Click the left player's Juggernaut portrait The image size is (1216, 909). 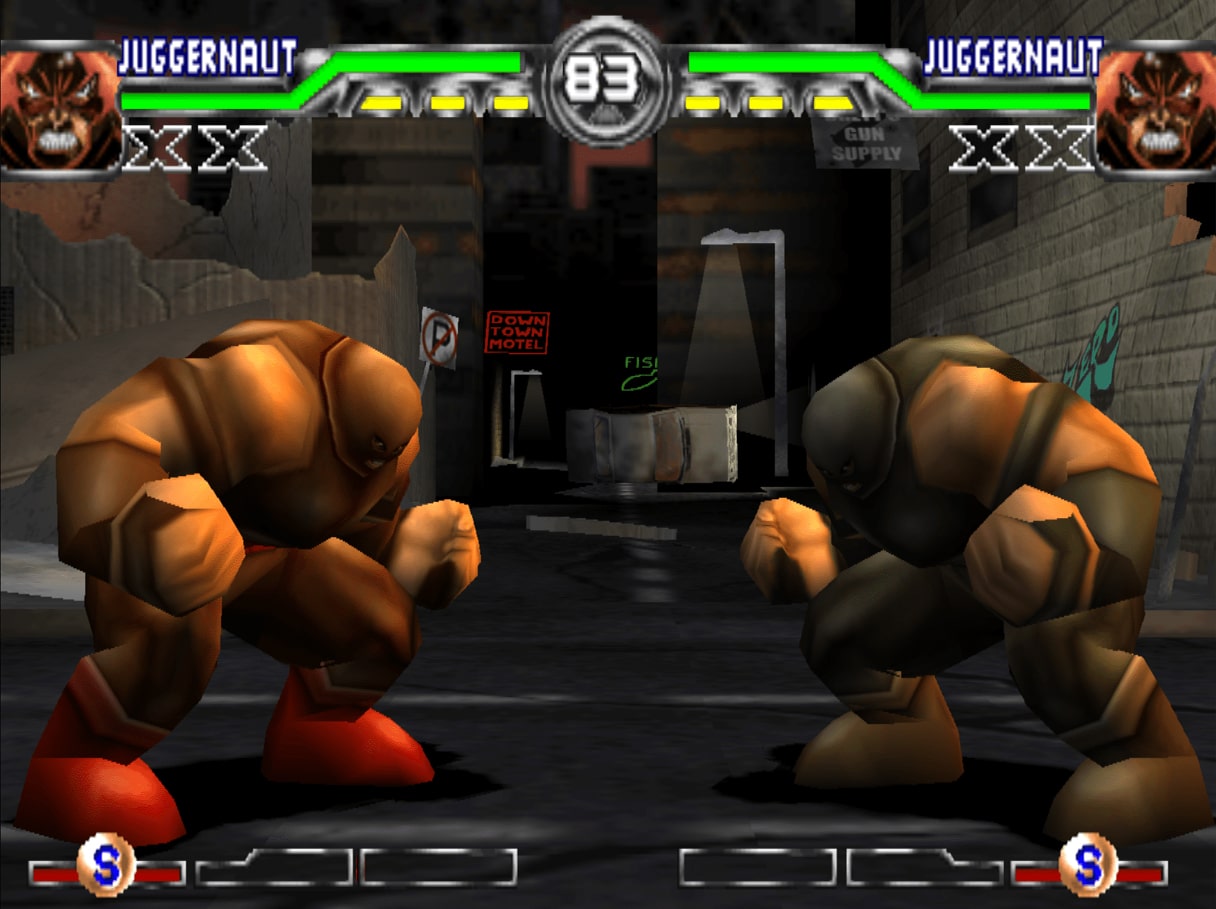58,108
